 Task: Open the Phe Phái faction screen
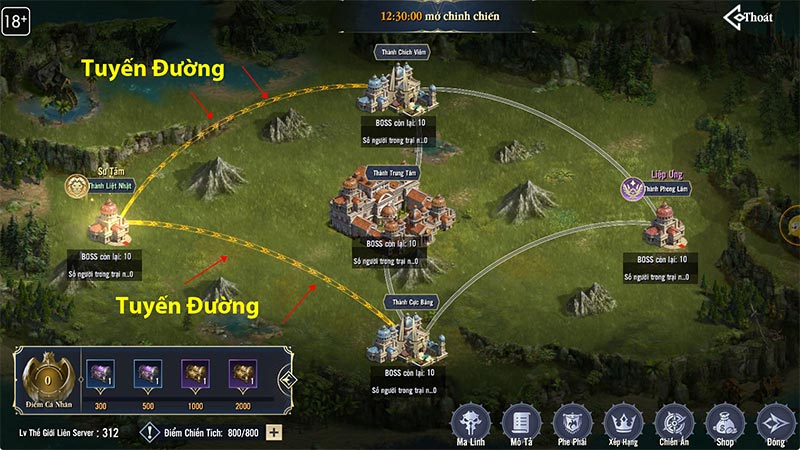tap(572, 420)
